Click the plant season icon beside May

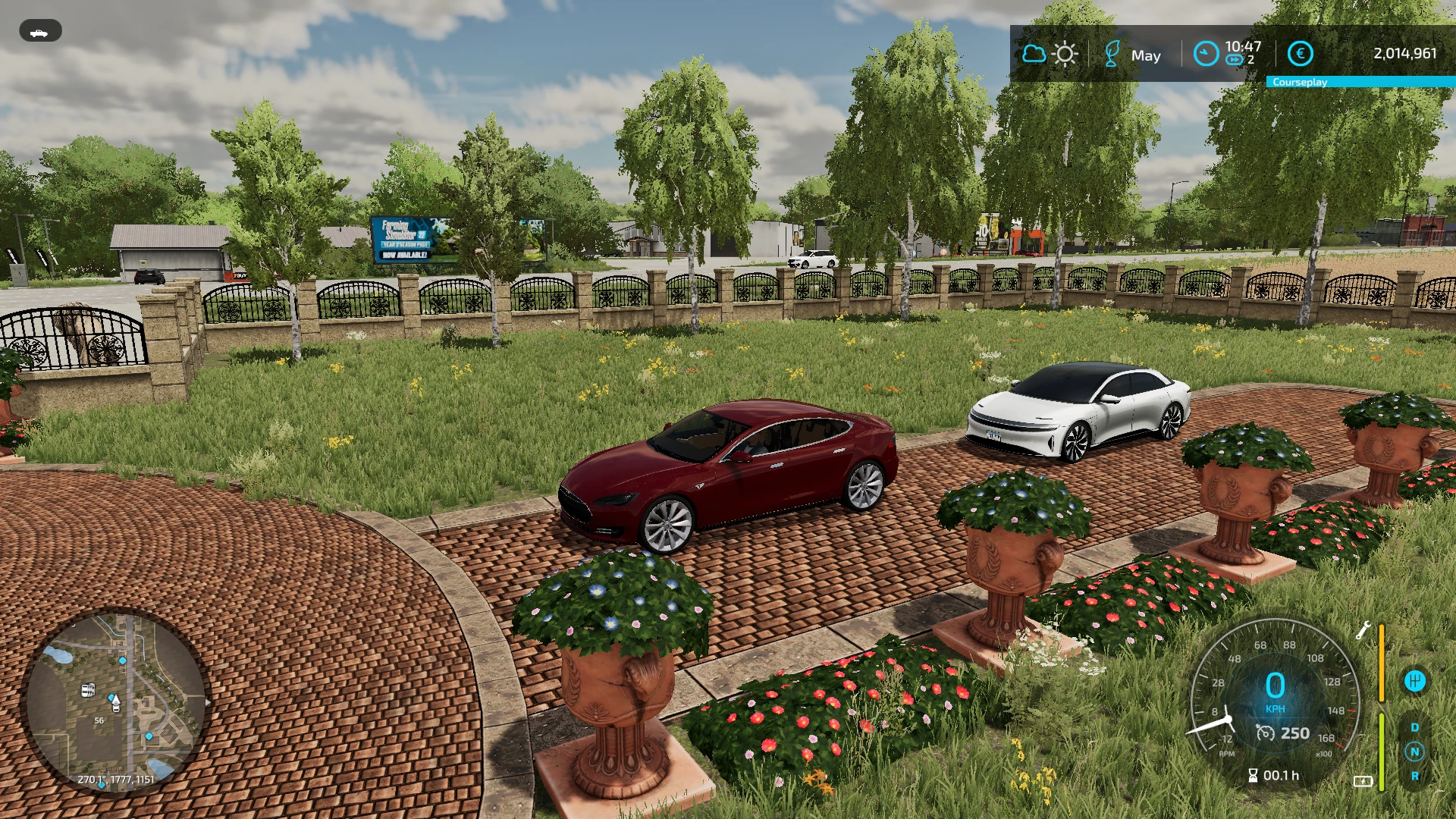click(1112, 54)
